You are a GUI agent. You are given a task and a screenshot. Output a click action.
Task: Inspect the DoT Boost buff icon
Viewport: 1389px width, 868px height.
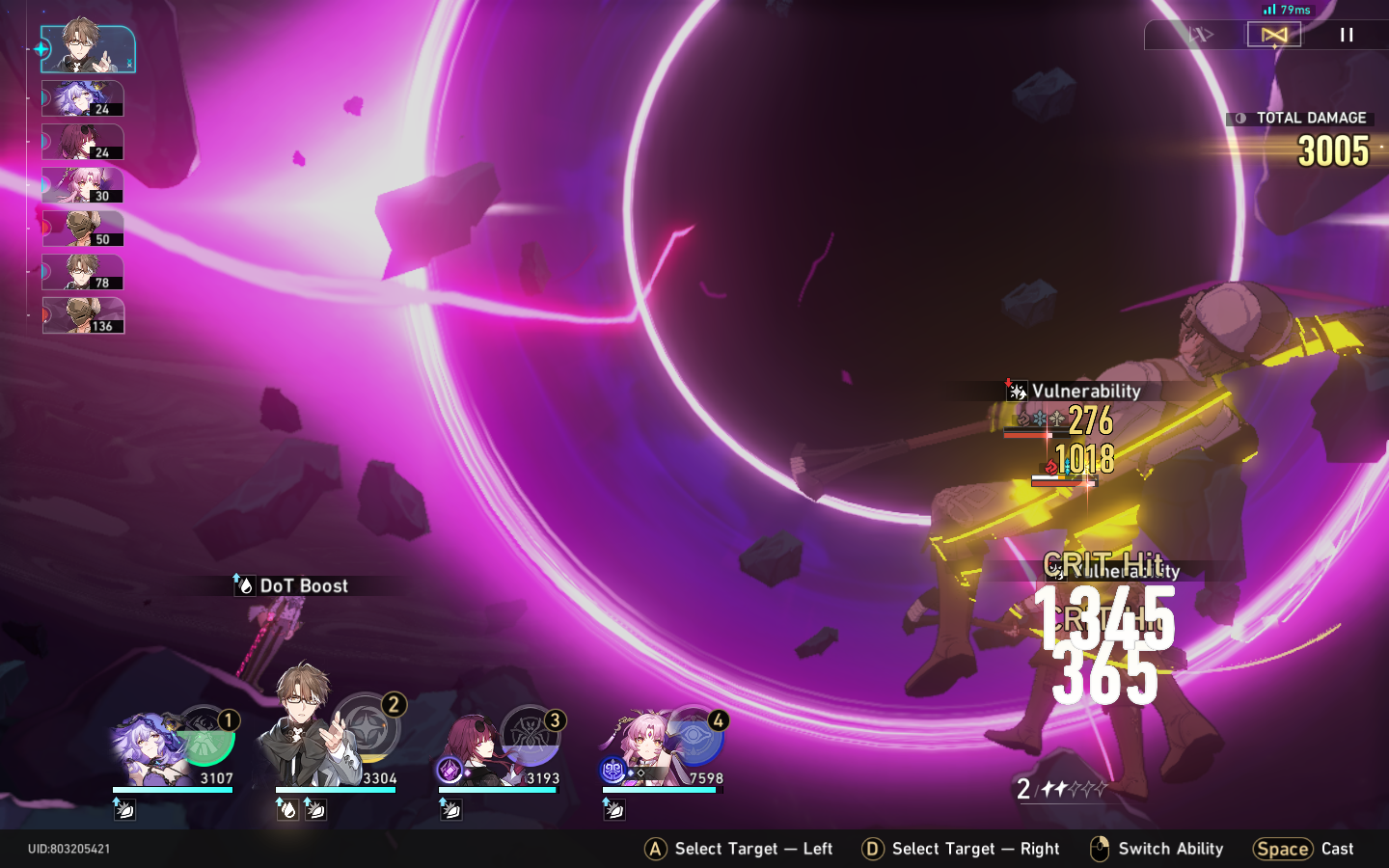pyautogui.click(x=246, y=585)
